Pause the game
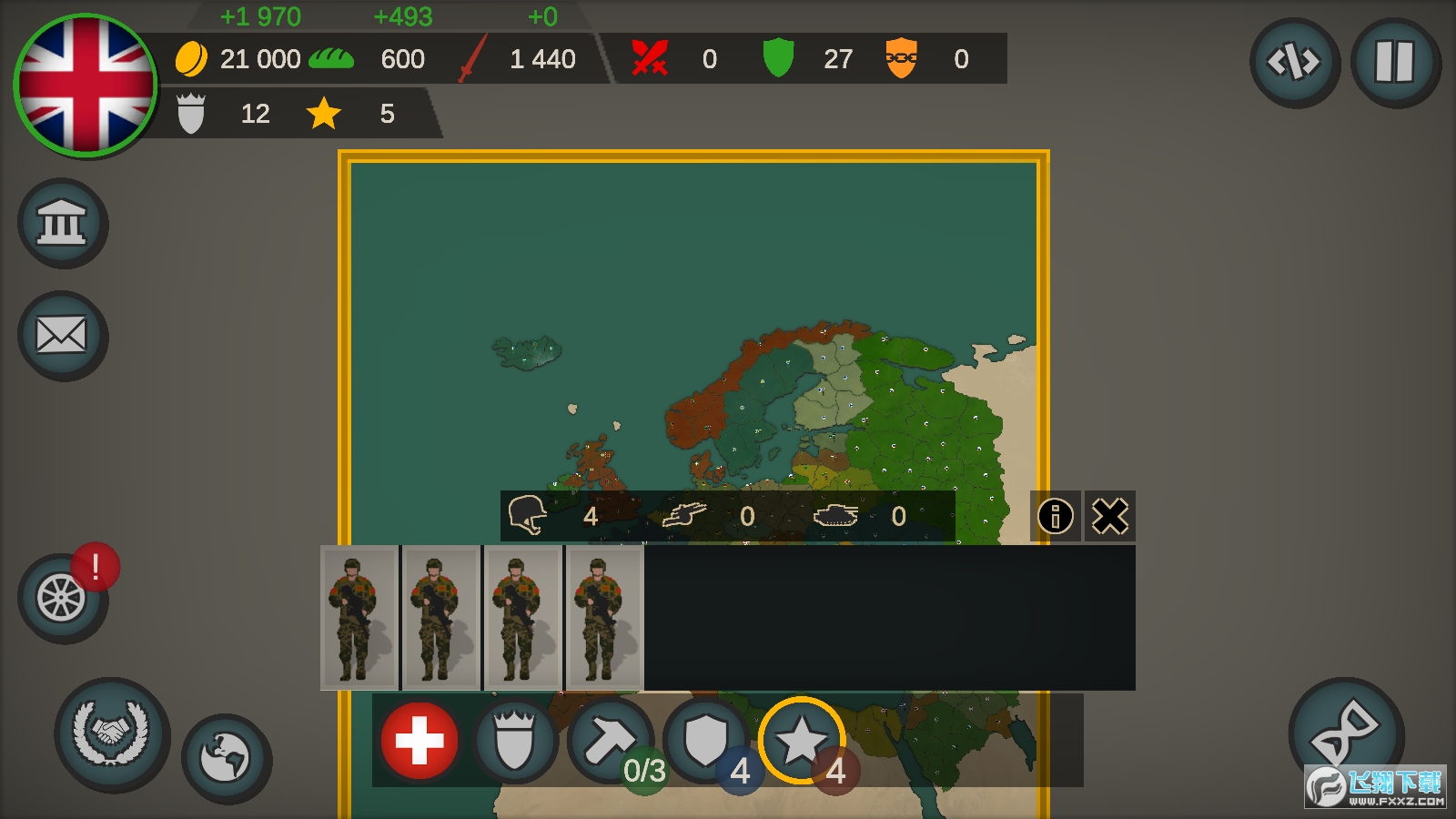This screenshot has width=1456, height=819. [x=1394, y=63]
